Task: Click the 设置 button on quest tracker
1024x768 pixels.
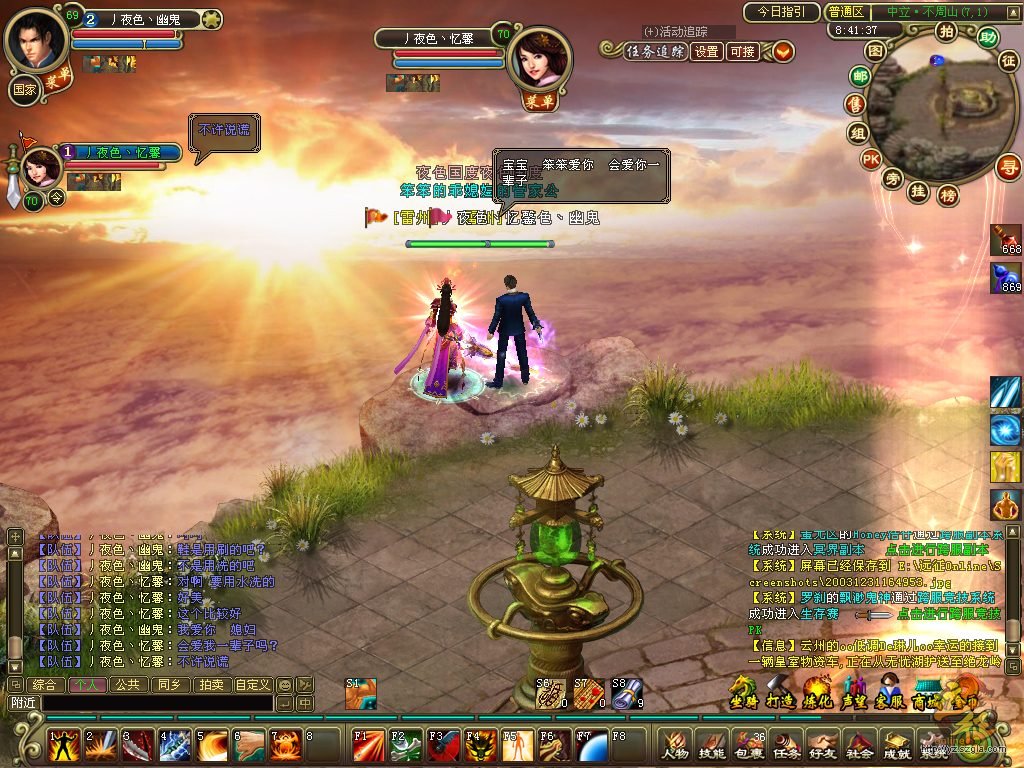Action: pyautogui.click(x=707, y=52)
